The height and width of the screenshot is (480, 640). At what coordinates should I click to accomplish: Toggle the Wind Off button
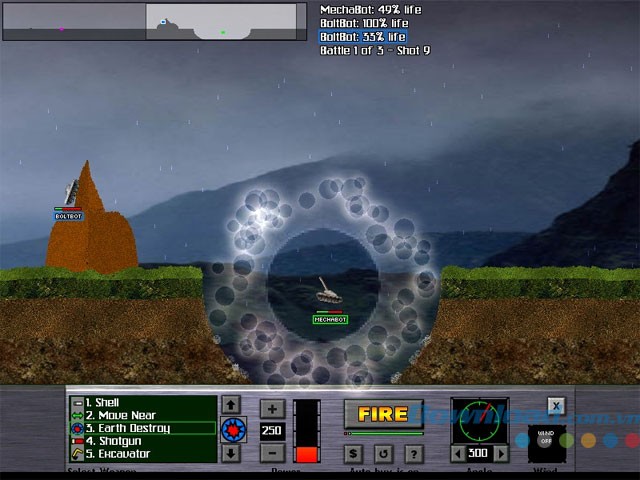[x=546, y=441]
